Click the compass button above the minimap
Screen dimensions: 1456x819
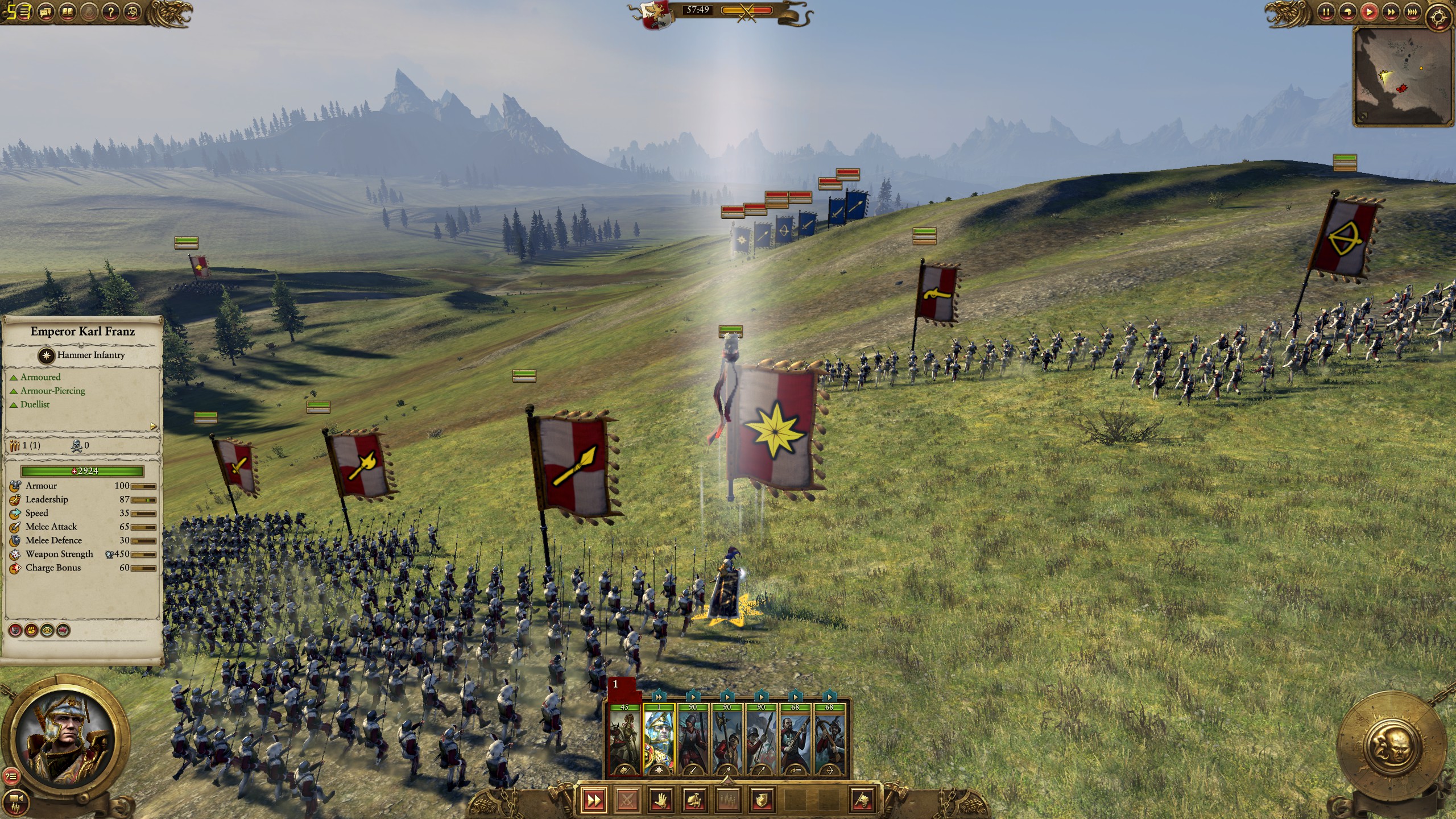[x=1438, y=17]
